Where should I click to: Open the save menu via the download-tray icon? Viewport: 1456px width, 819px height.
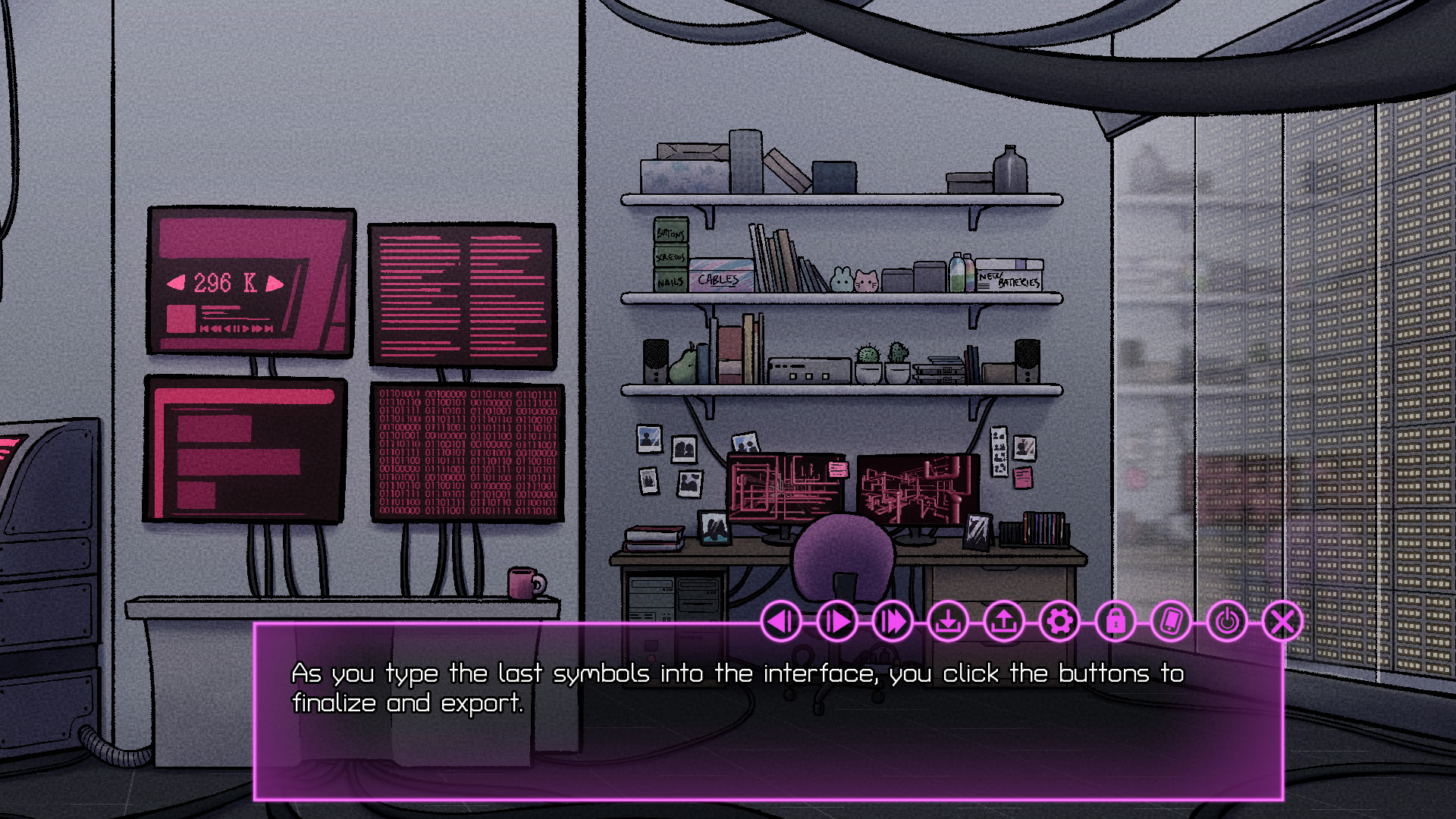948,622
